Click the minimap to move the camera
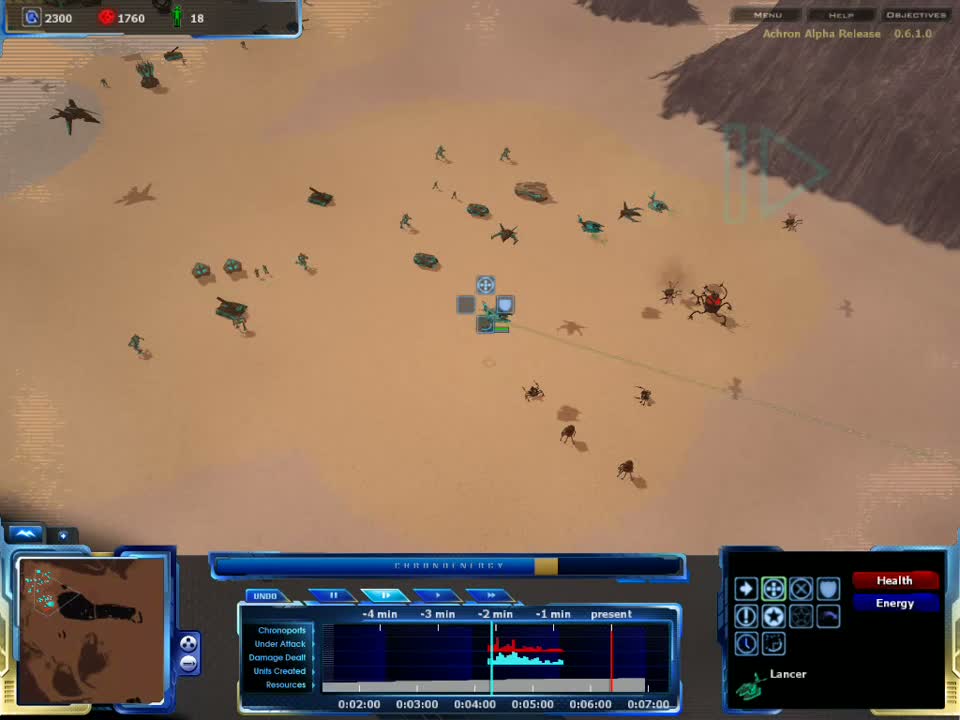Screen dimensions: 960x720 tap(91, 630)
